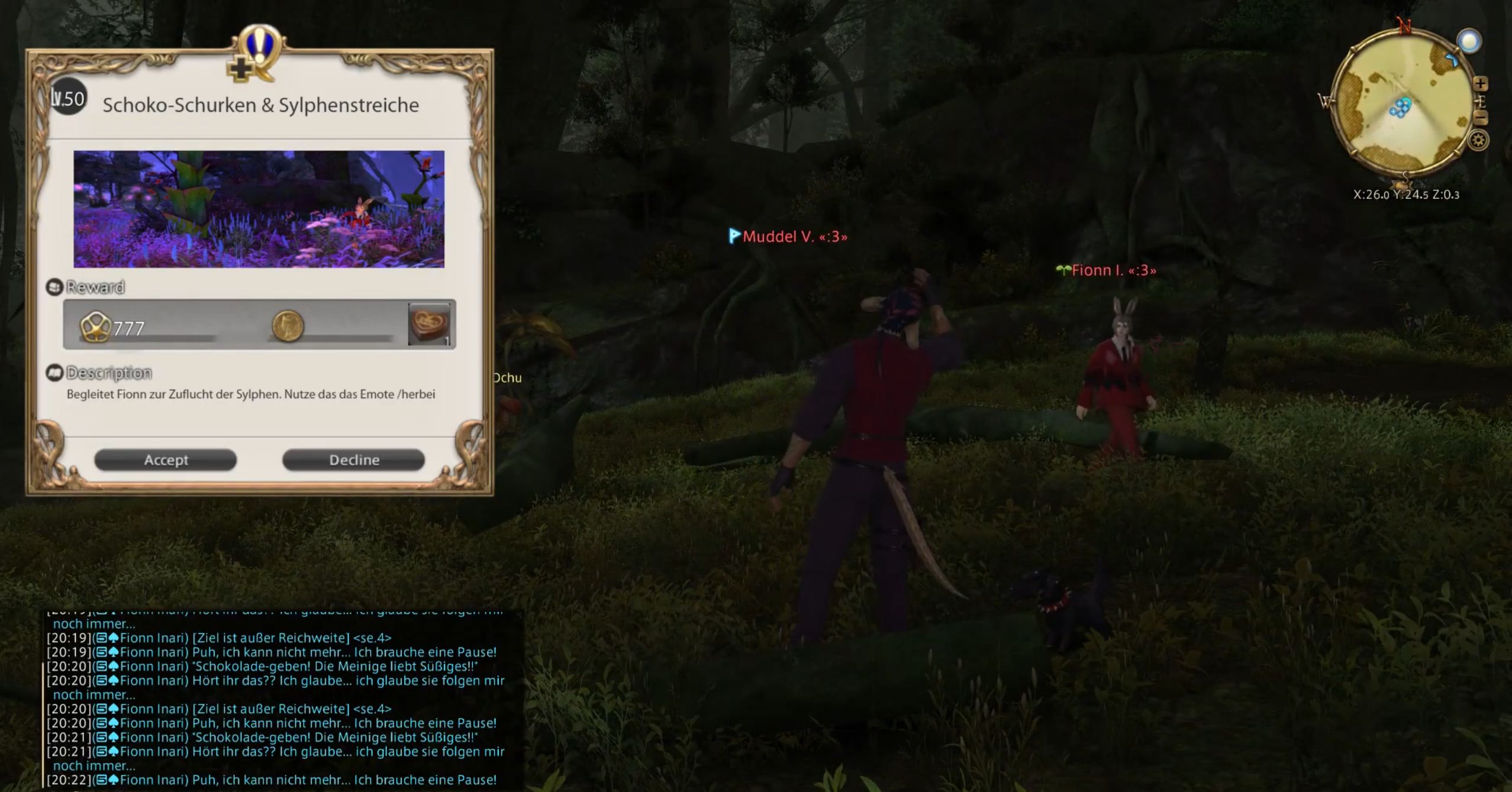Accept the Schoko-Schurken & Sylphenstreiche quest
This screenshot has width=1512, height=792.
click(166, 460)
